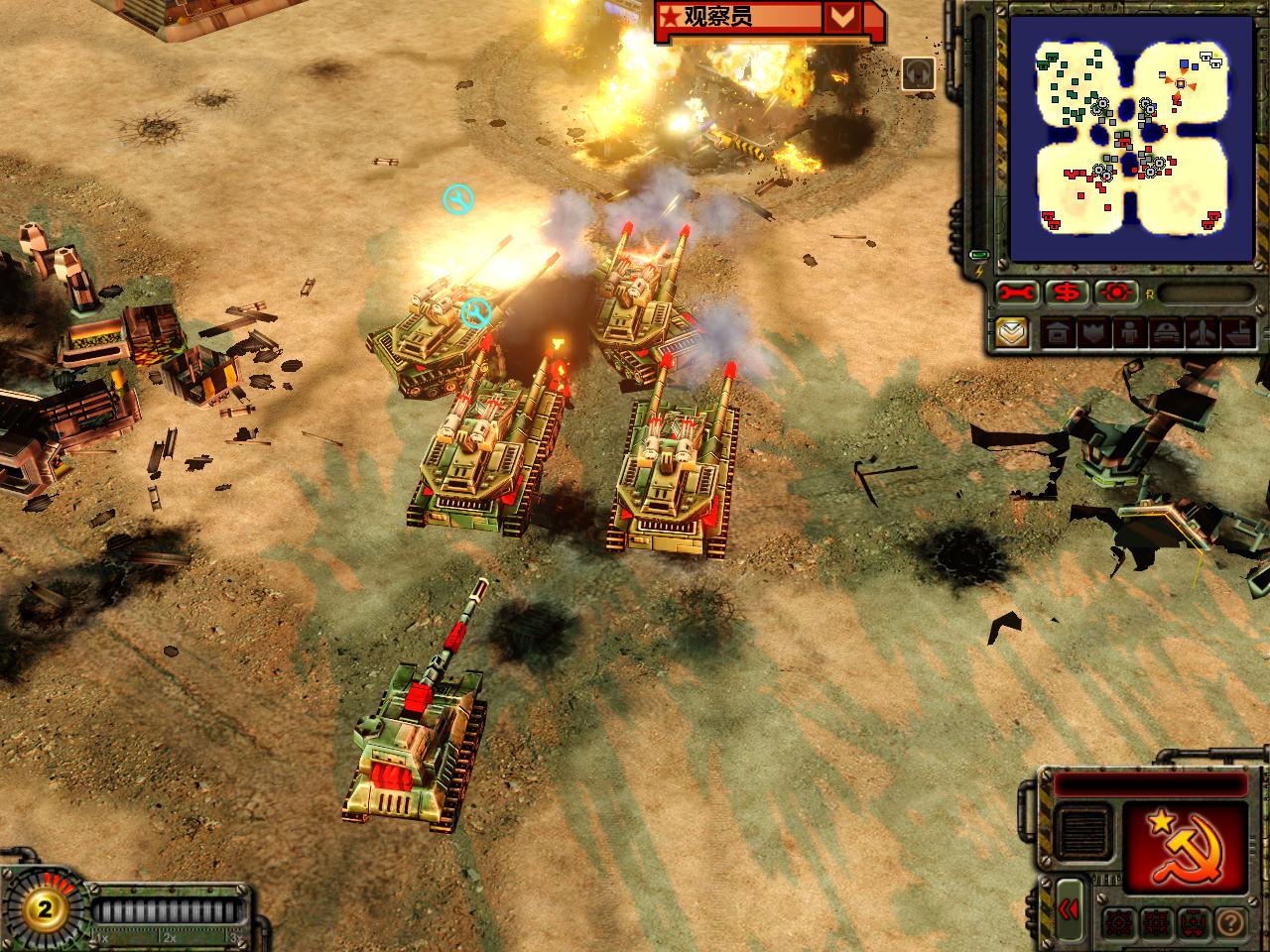Click the red target waypoint button
The width and height of the screenshot is (1270, 952).
1116,293
